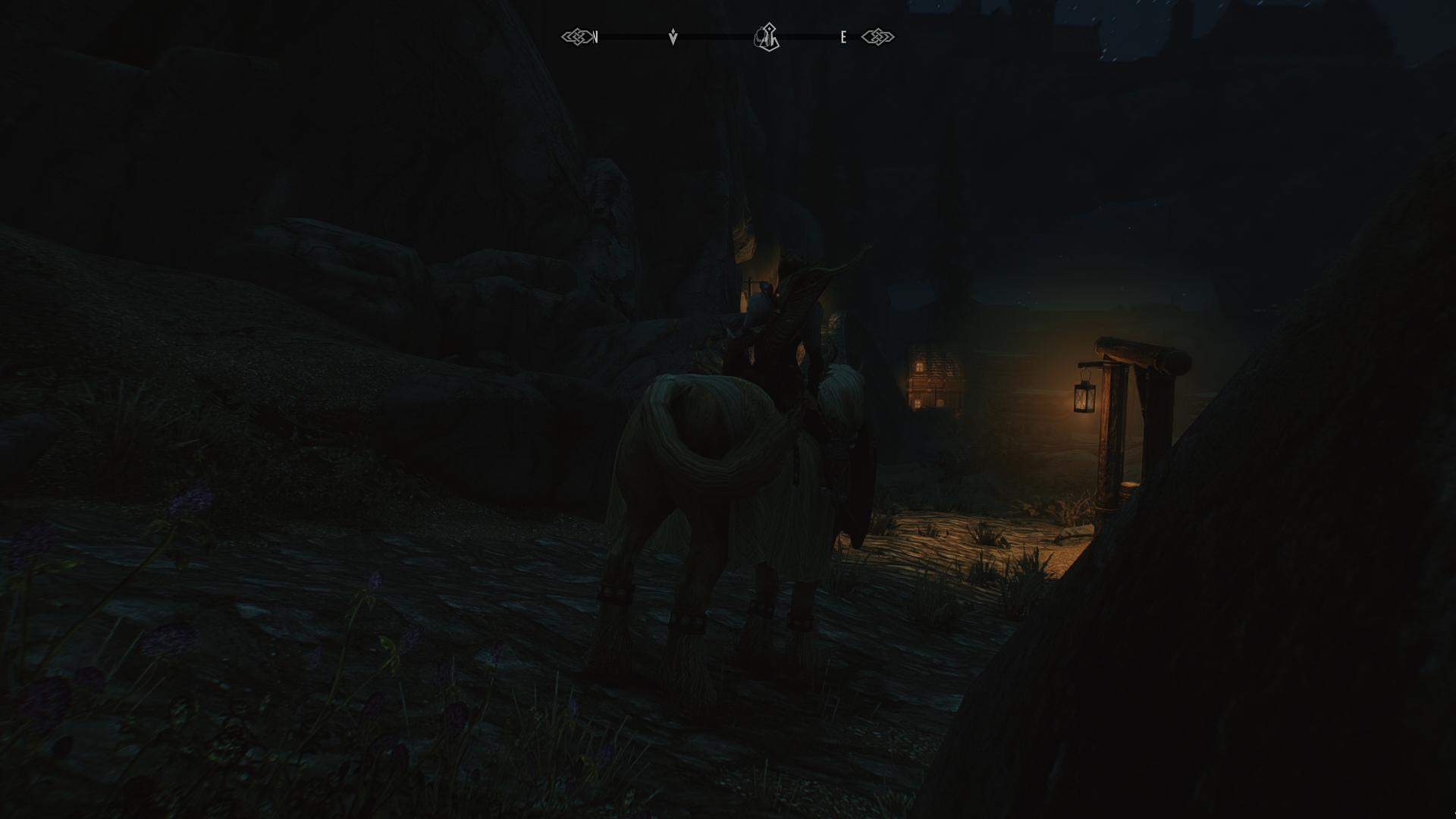Select the quest objective arrow on the compass

[672, 36]
